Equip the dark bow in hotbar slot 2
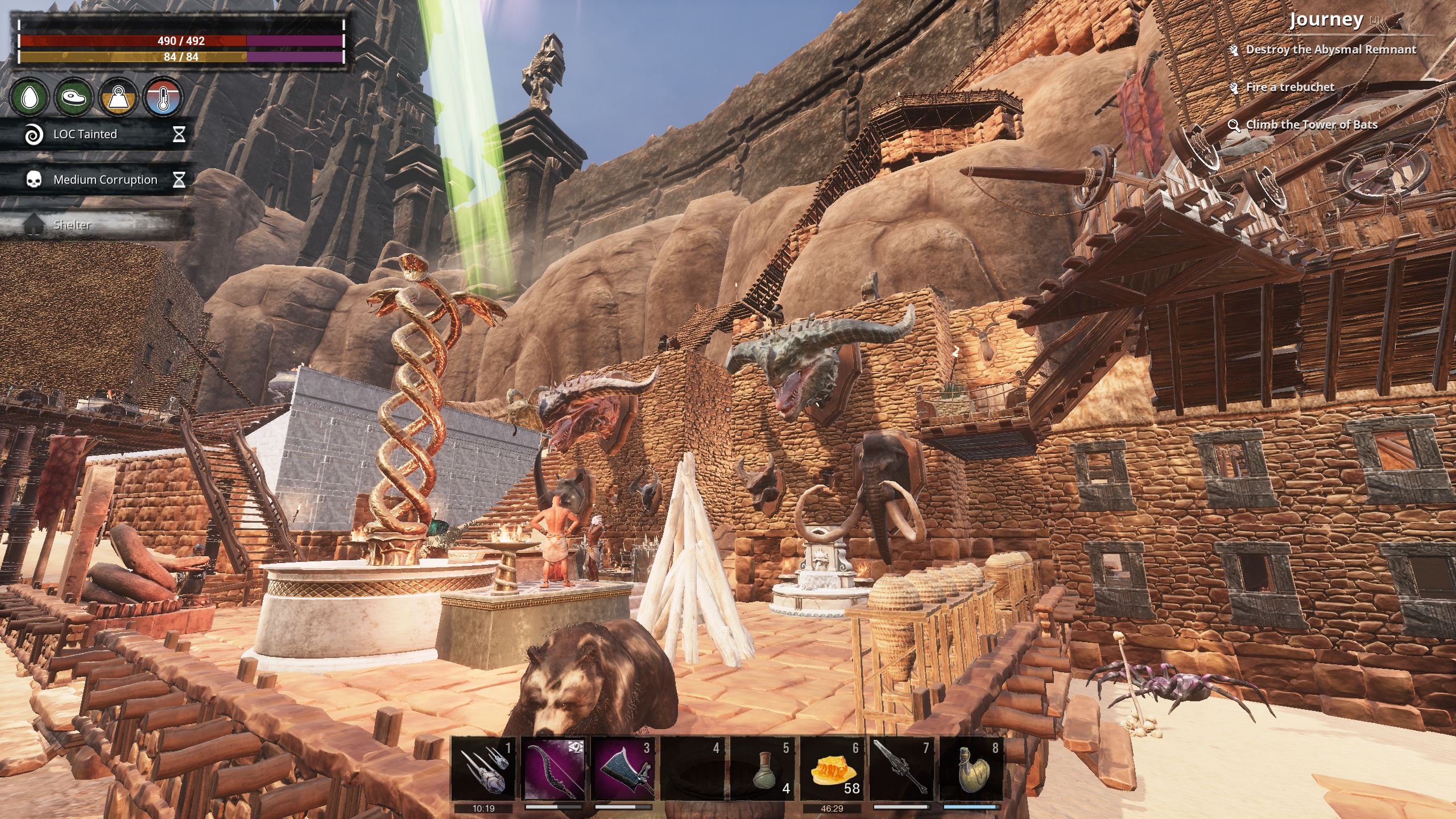Viewport: 1456px width, 819px height. click(554, 769)
